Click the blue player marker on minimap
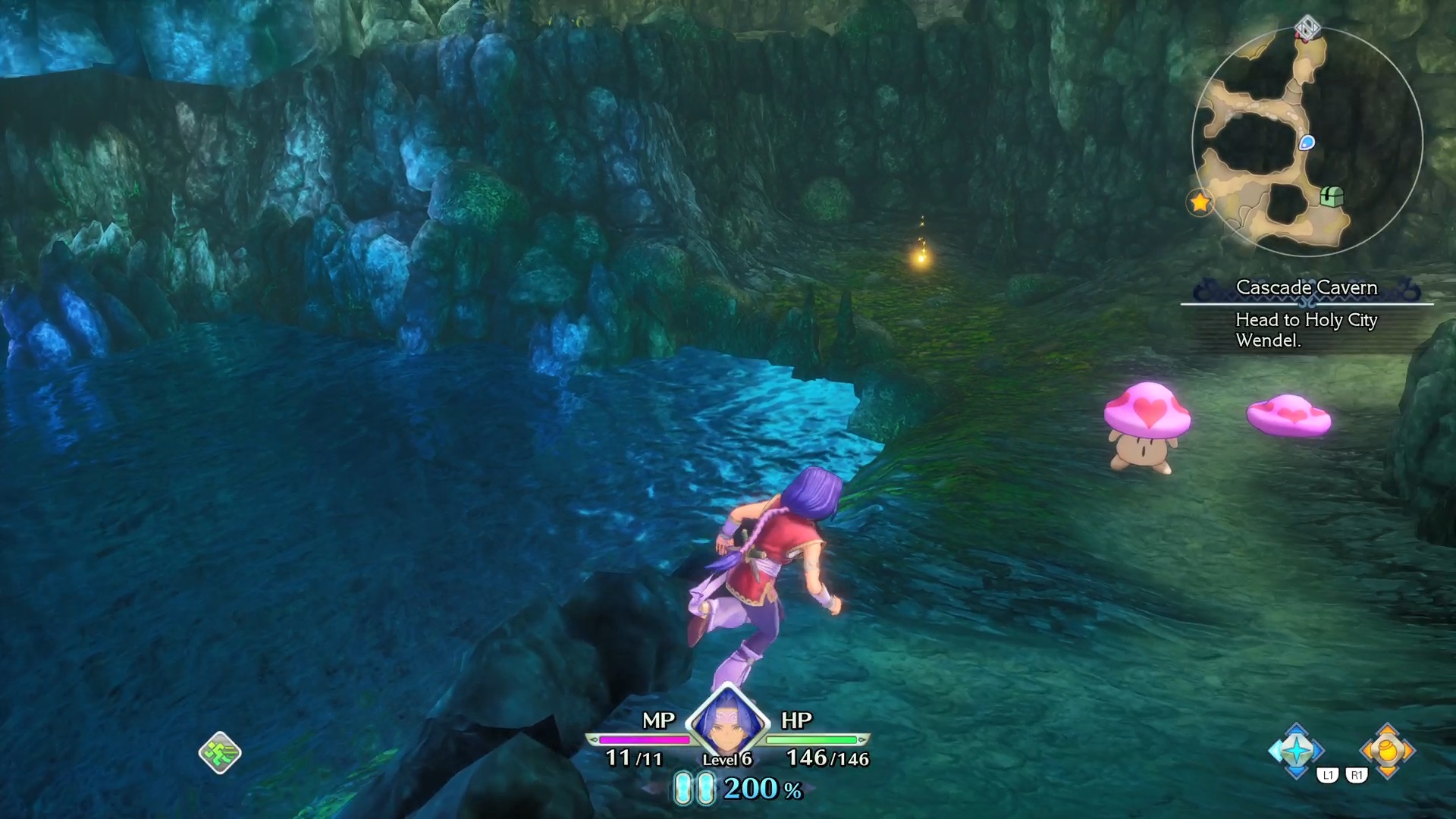1456x819 pixels. click(x=1307, y=143)
